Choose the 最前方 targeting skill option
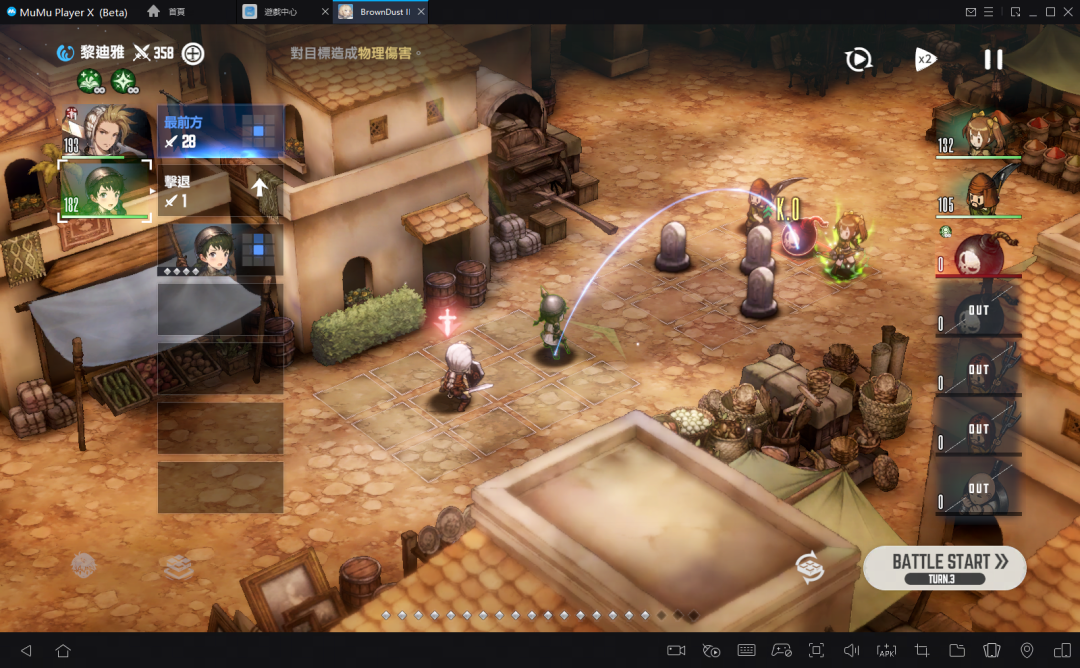1080x668 pixels. 221,131
